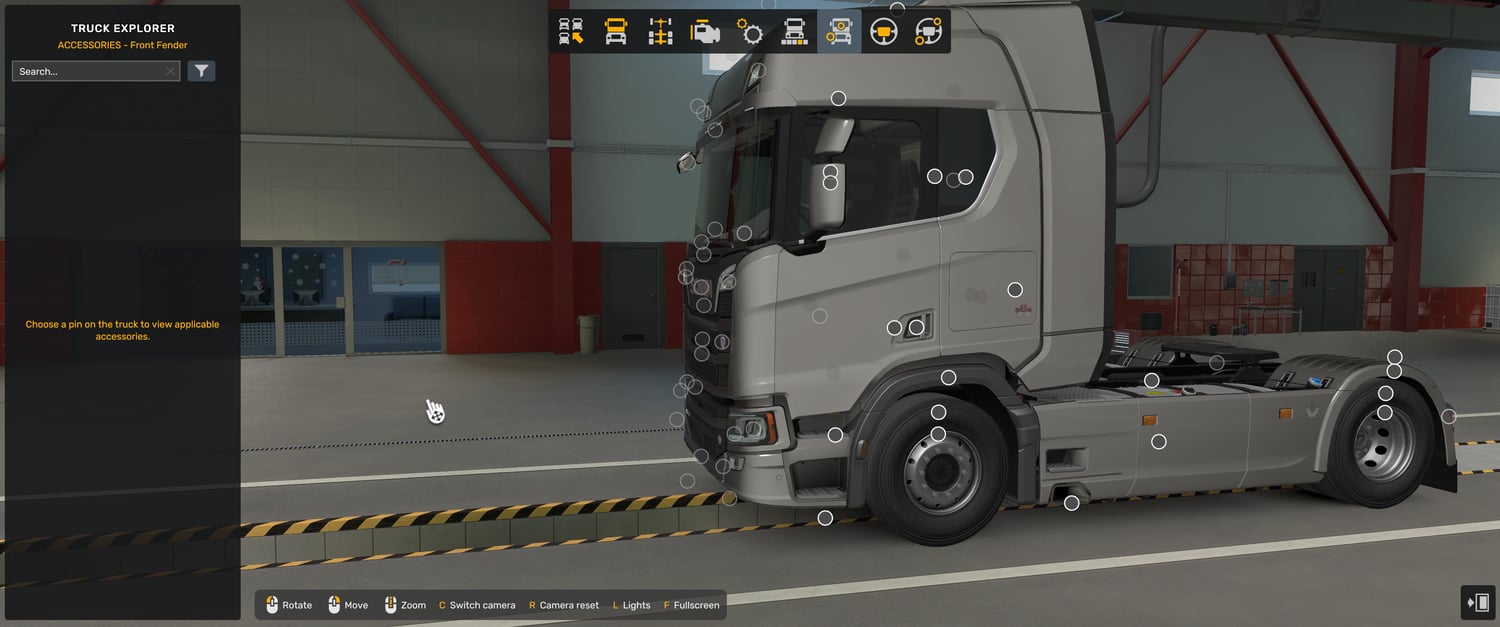The height and width of the screenshot is (627, 1500).
Task: Open the exterior accessories truck icon
Action: [839, 32]
